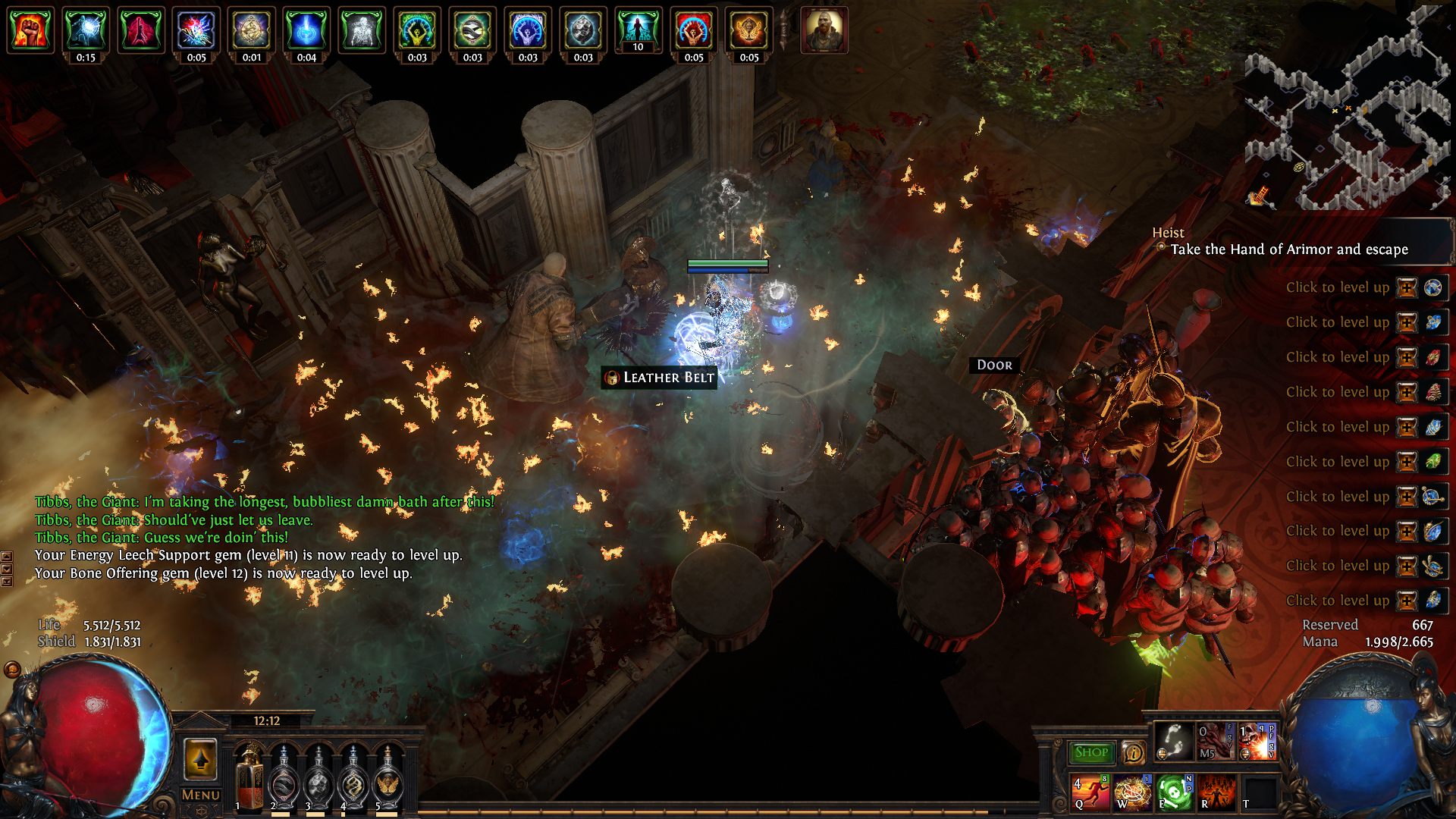Click the yellow level-up arrow button
The width and height of the screenshot is (1456, 819).
201,759
